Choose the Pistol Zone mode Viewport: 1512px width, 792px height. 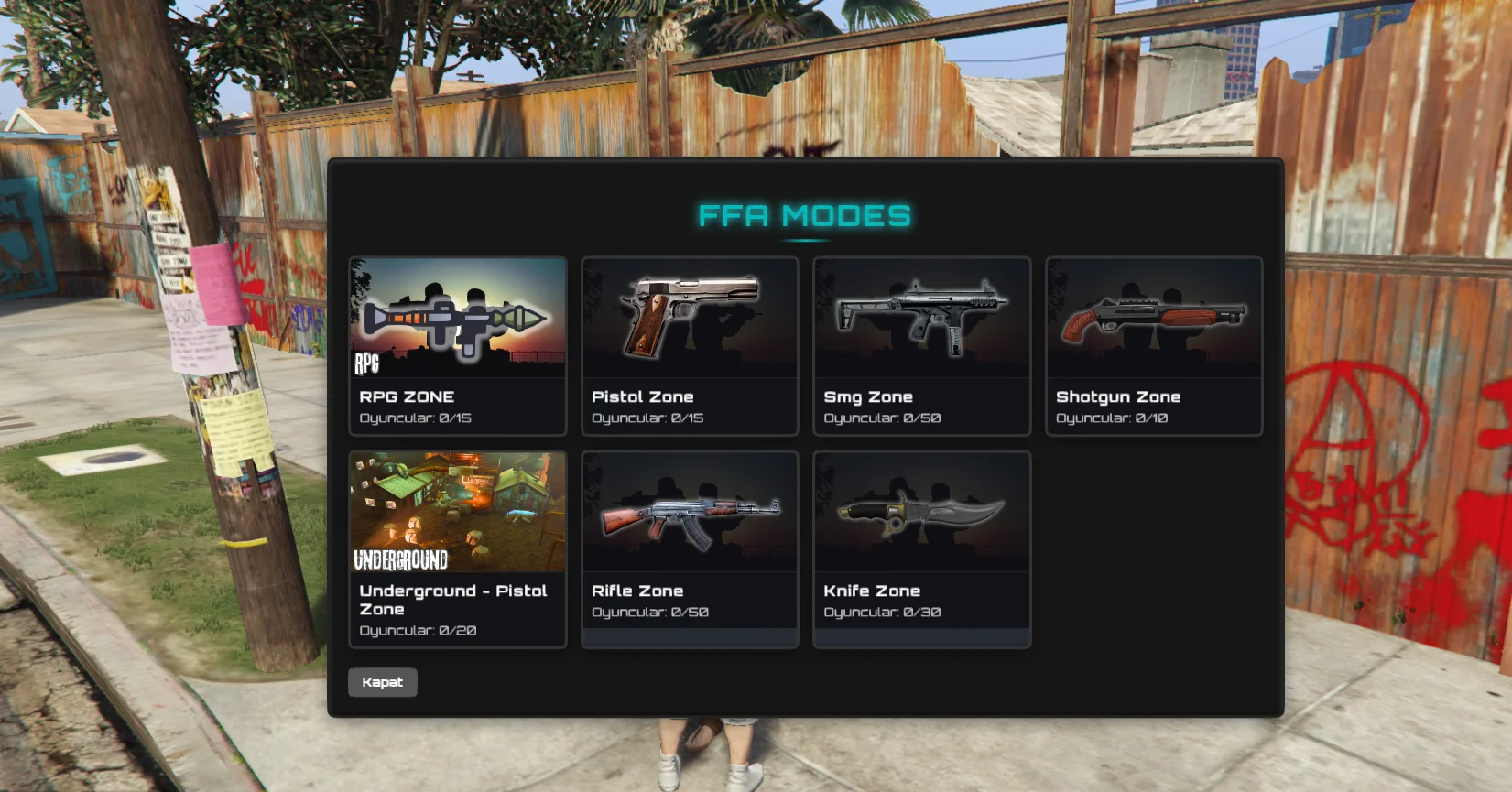click(690, 345)
